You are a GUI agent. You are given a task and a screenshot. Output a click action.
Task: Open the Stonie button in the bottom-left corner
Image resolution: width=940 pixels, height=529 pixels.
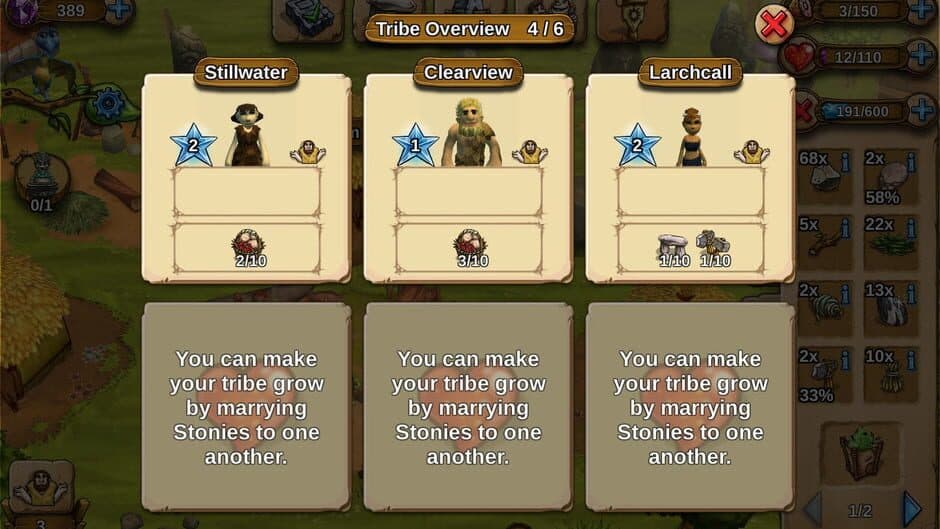40,491
